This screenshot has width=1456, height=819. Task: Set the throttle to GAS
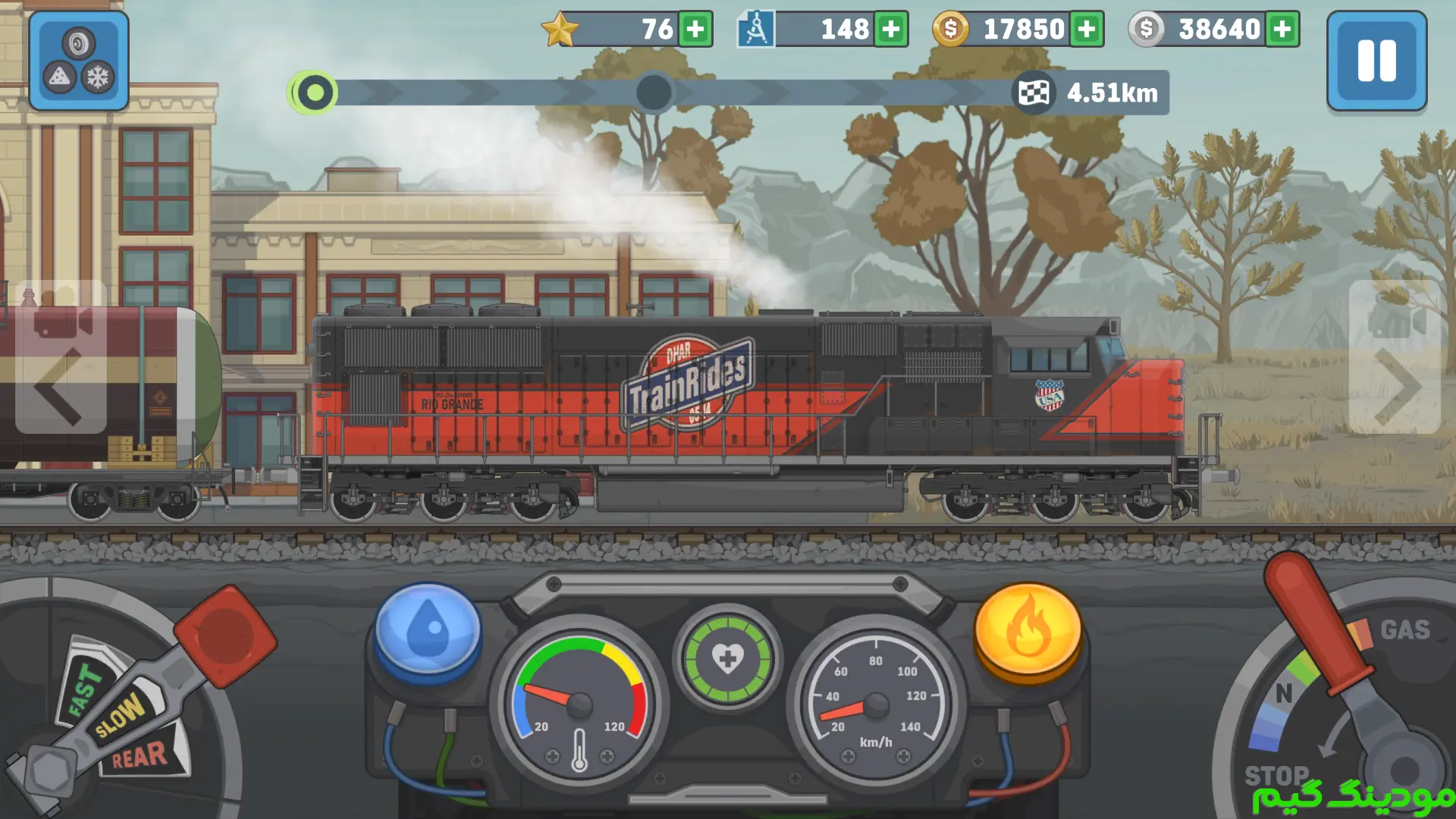[1404, 629]
